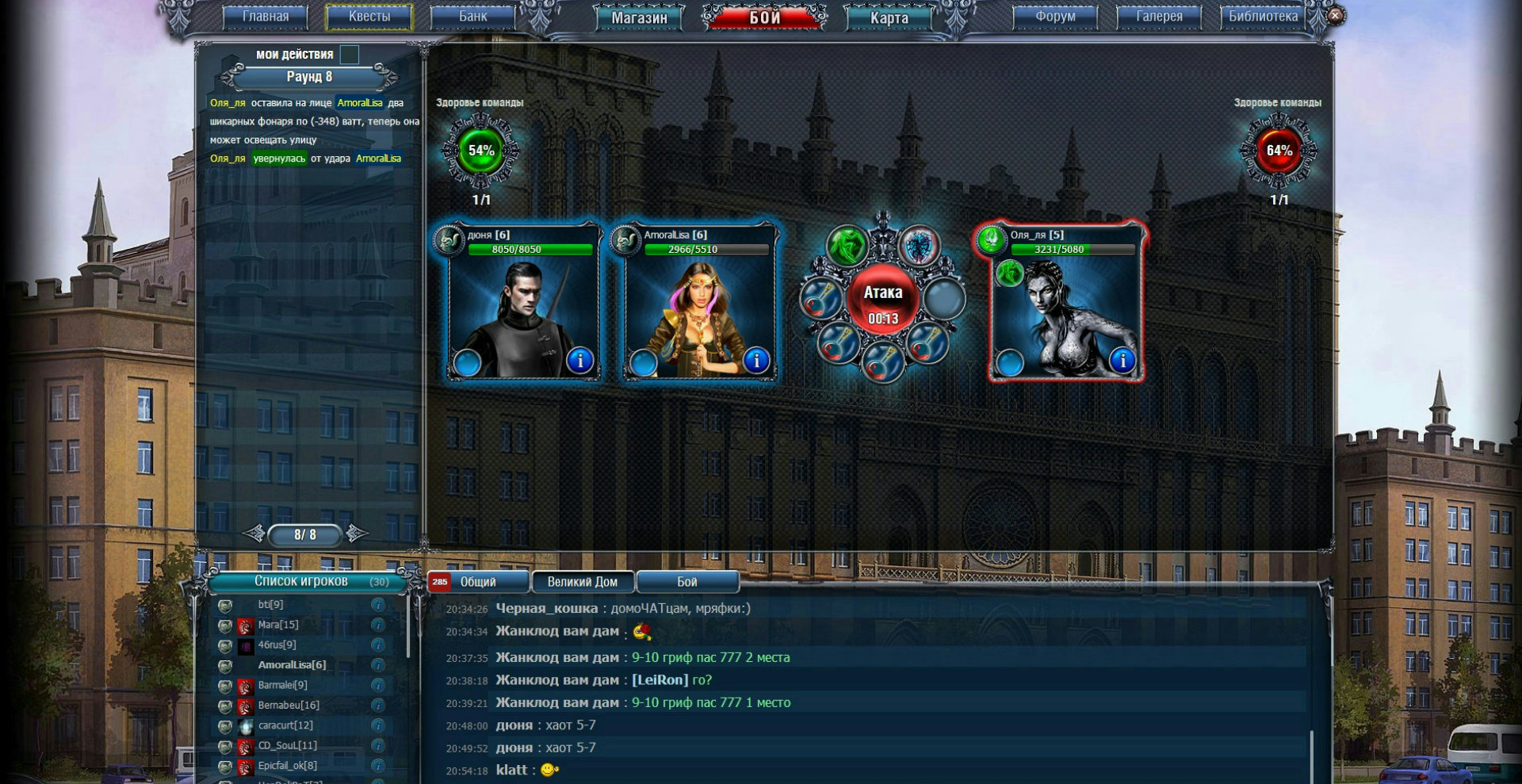
Task: Select Barmalei[9] in the player list
Action: (282, 685)
